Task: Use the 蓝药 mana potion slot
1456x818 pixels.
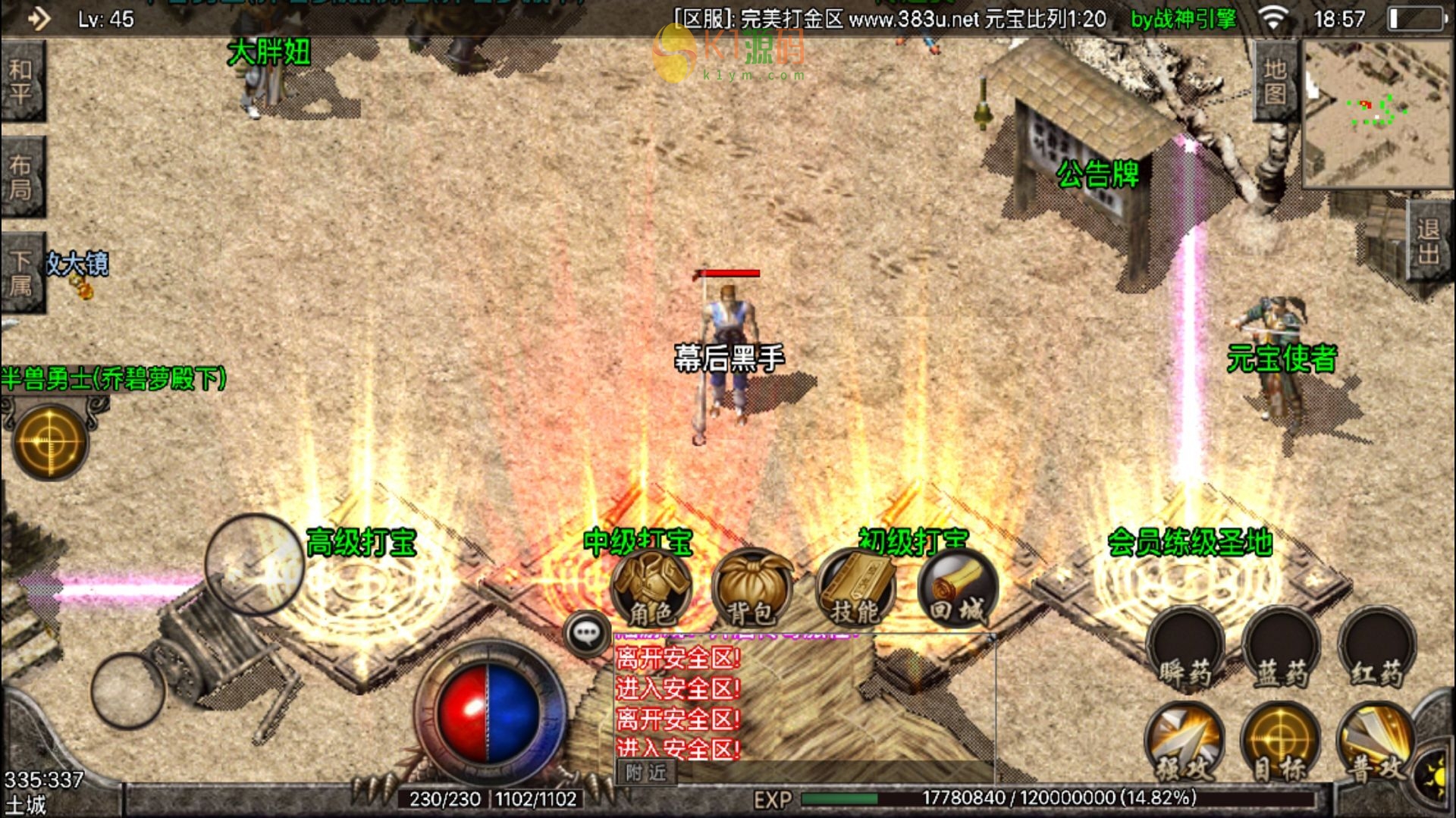Action: [x=1281, y=650]
